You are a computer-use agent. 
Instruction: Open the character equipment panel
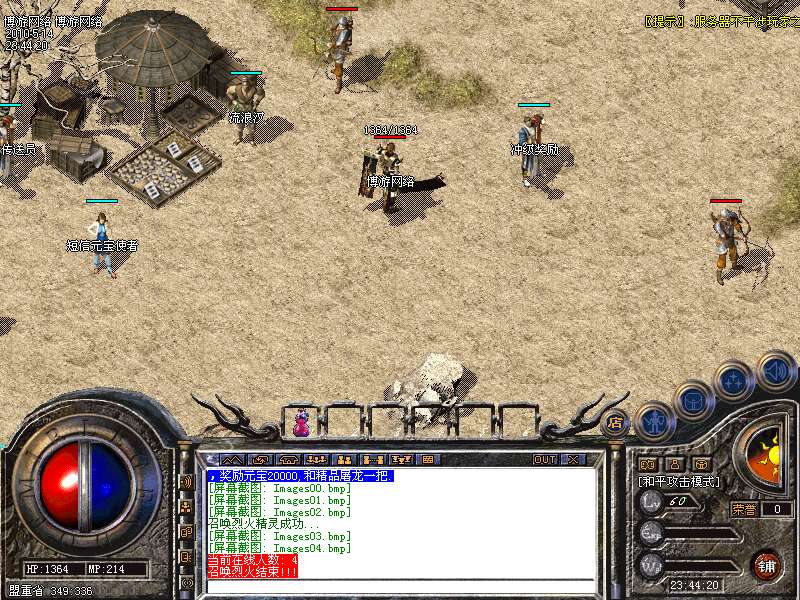(654, 421)
